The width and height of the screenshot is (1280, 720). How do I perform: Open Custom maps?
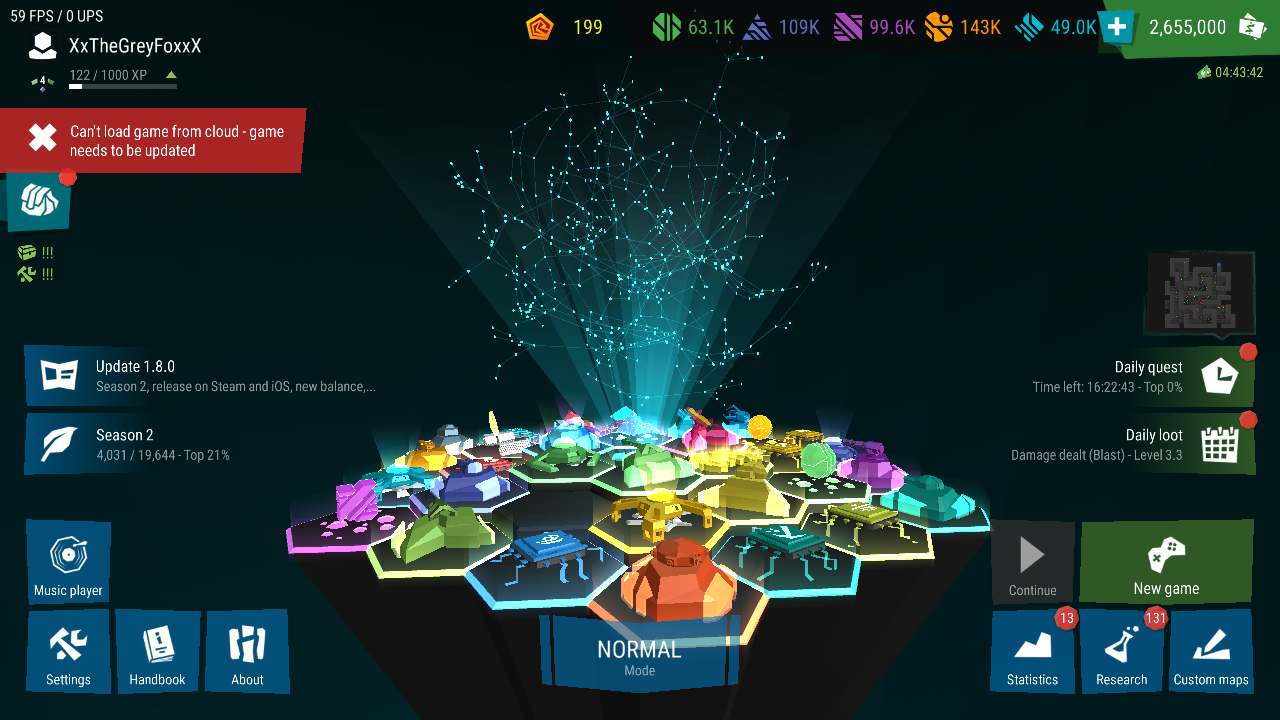(1210, 652)
